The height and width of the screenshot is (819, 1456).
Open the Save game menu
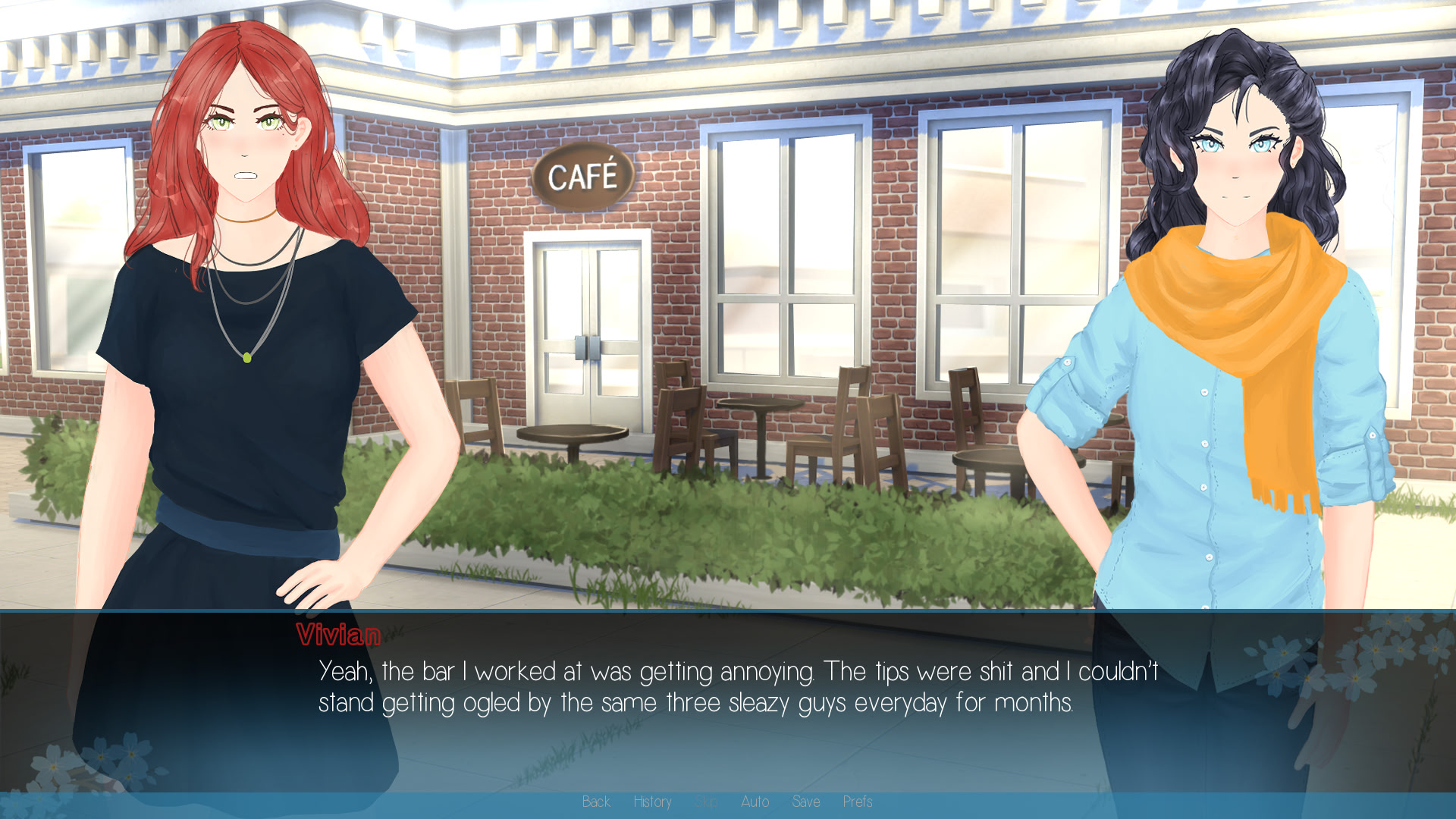805,802
